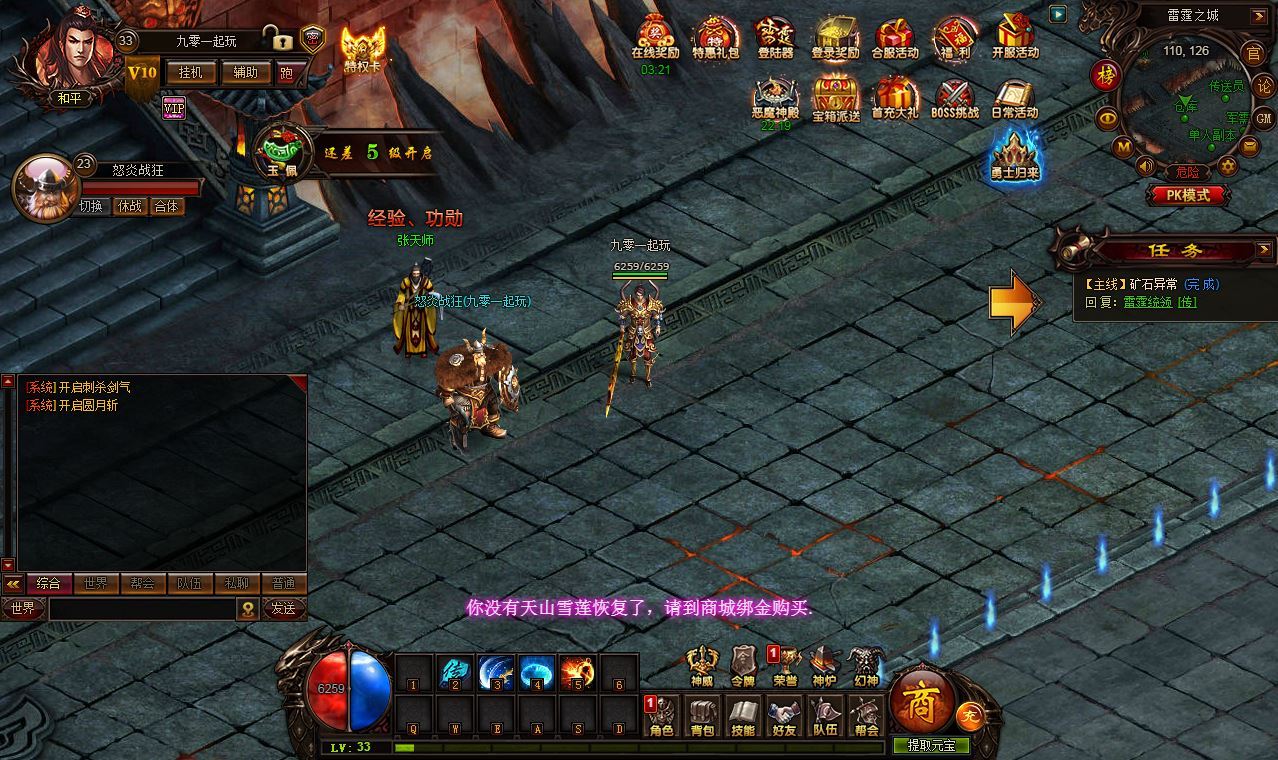Image resolution: width=1278 pixels, height=760 pixels.
Task: Send the chat message with 发送
Action: [x=283, y=608]
